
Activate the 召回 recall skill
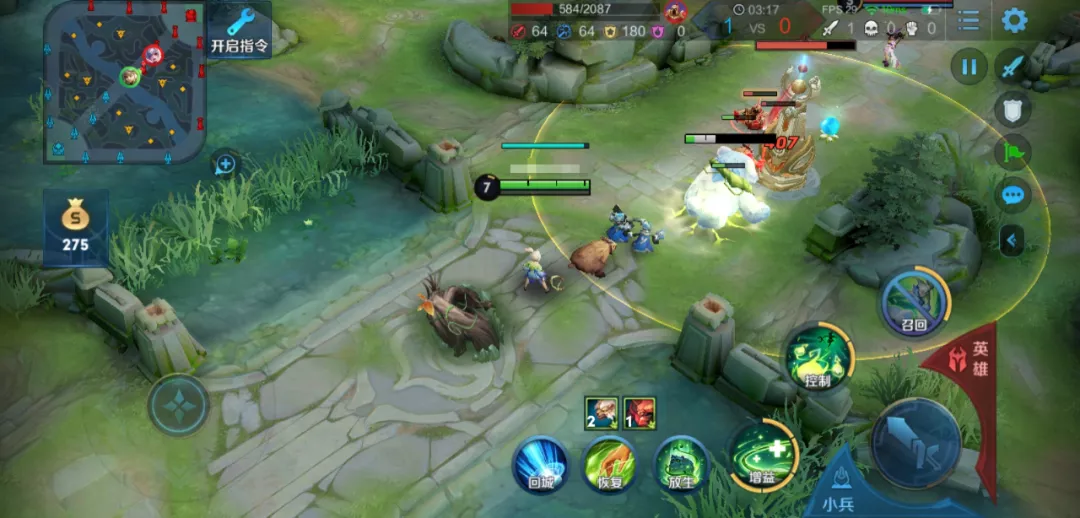click(x=914, y=299)
